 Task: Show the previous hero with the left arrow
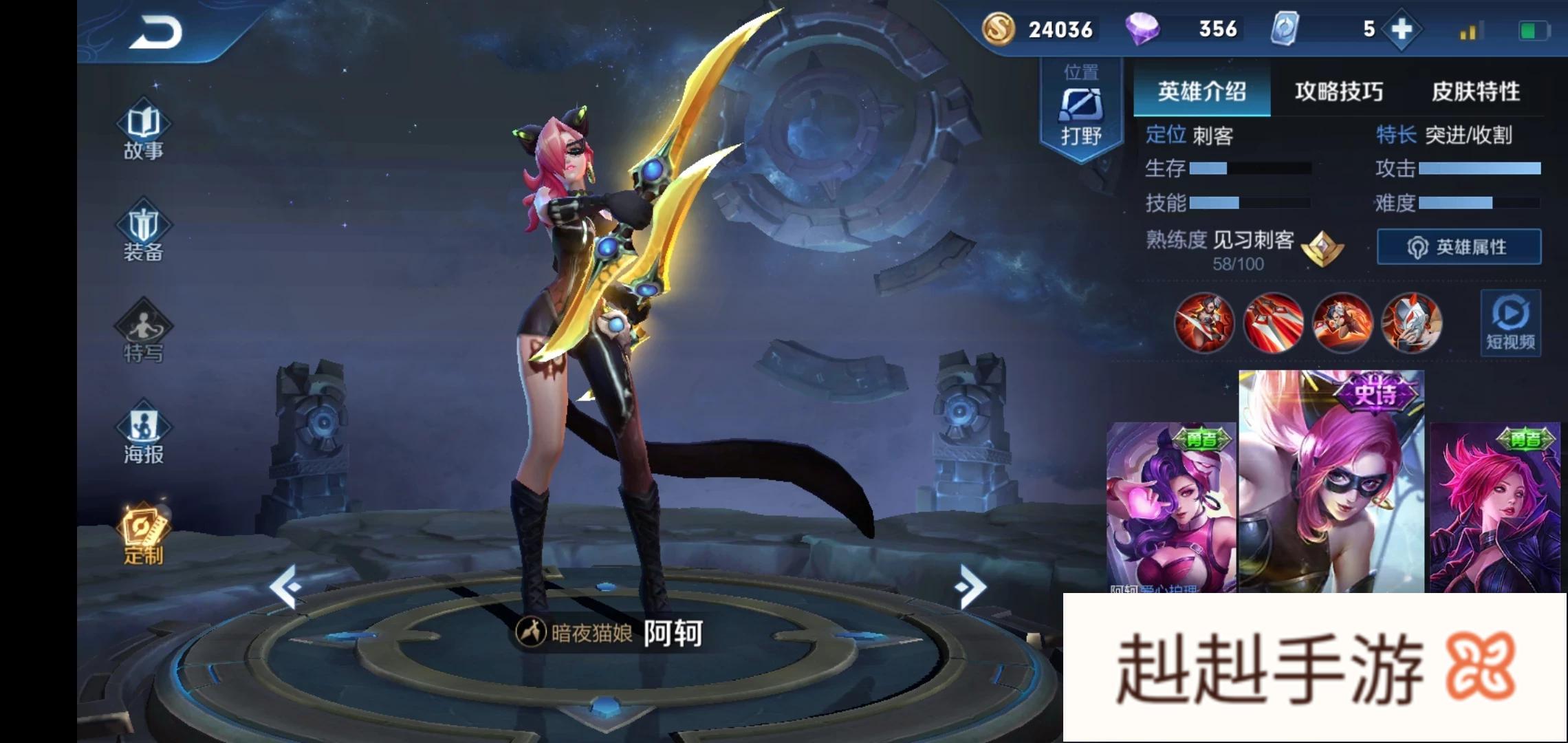click(x=286, y=586)
